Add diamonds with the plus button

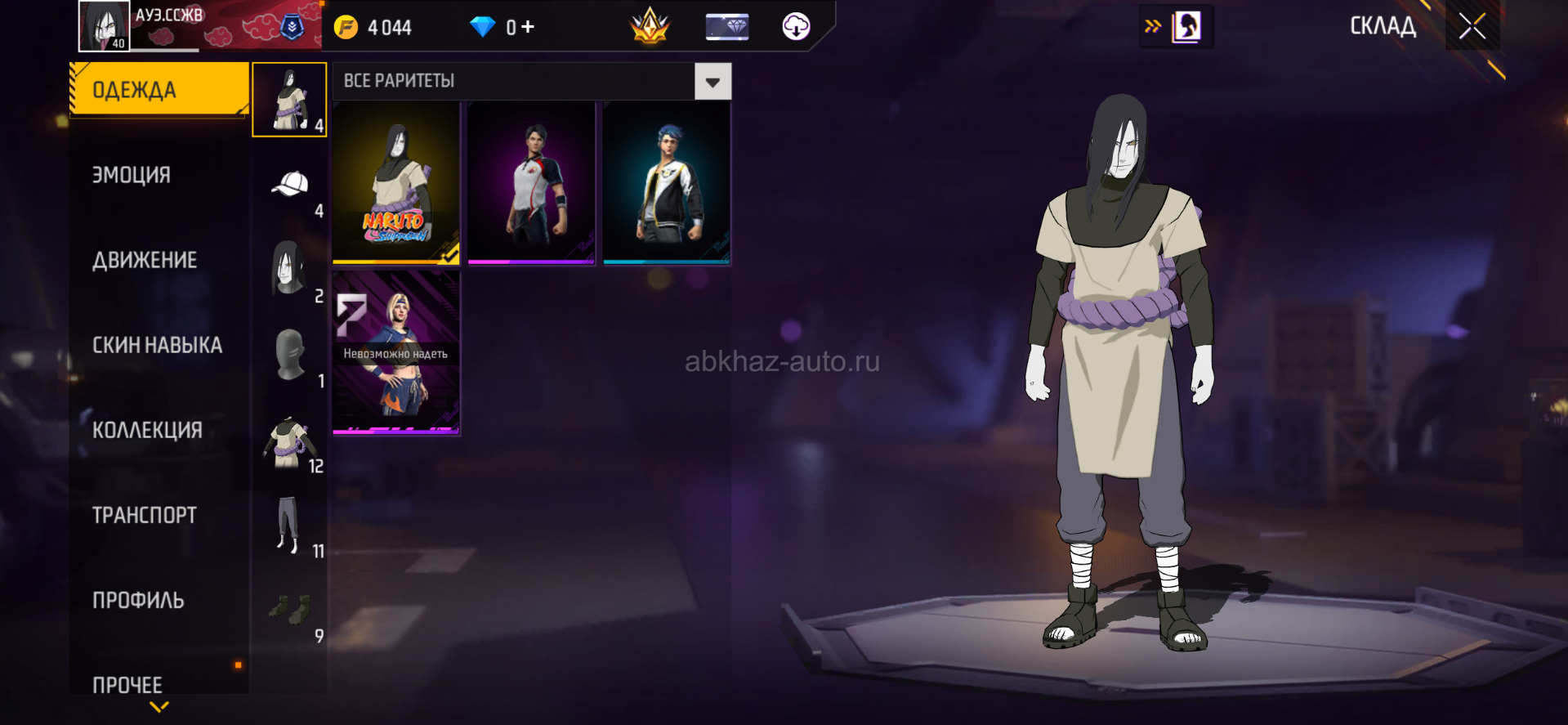[528, 27]
